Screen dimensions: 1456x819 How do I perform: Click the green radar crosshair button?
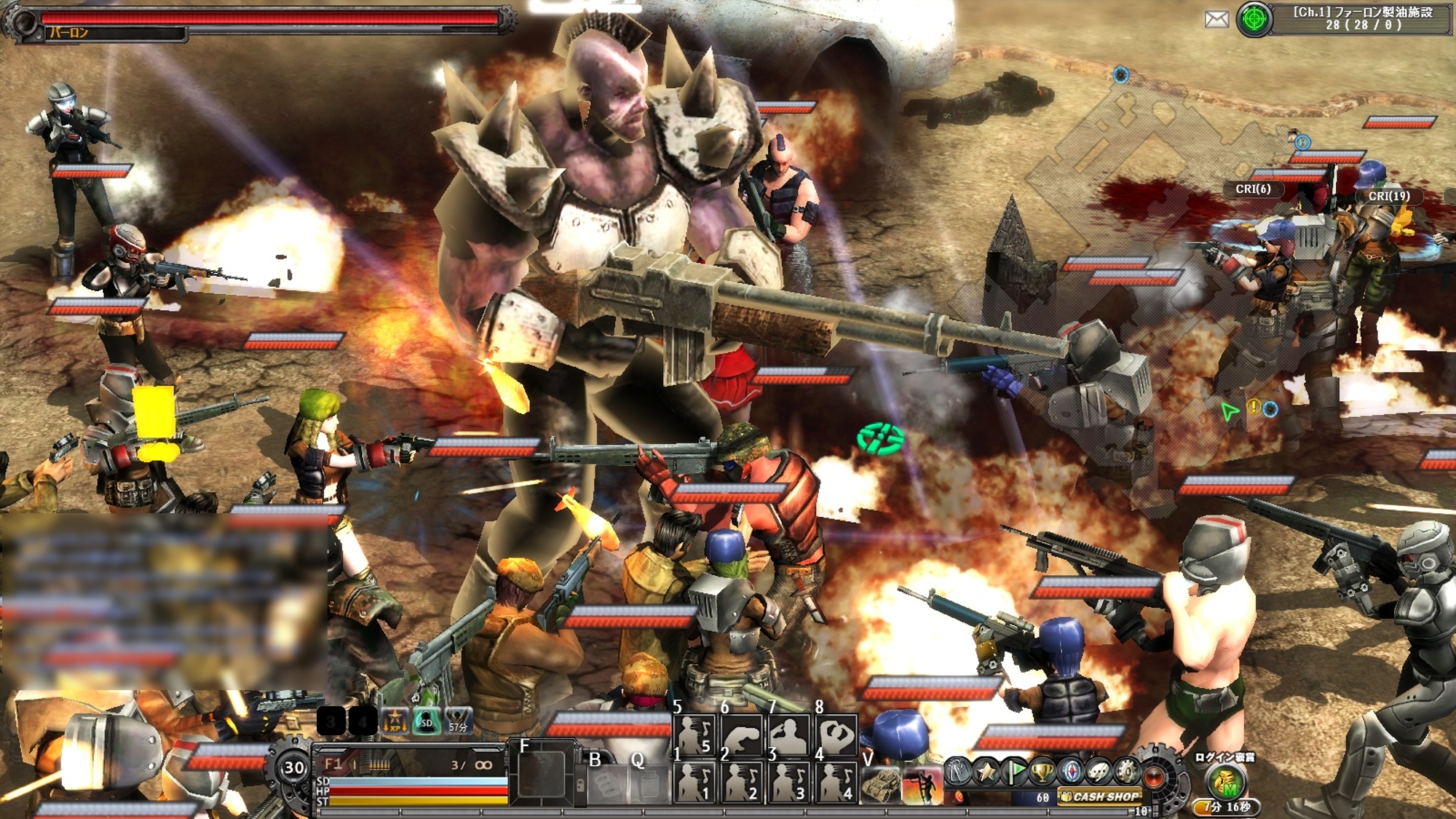pyautogui.click(x=1254, y=20)
